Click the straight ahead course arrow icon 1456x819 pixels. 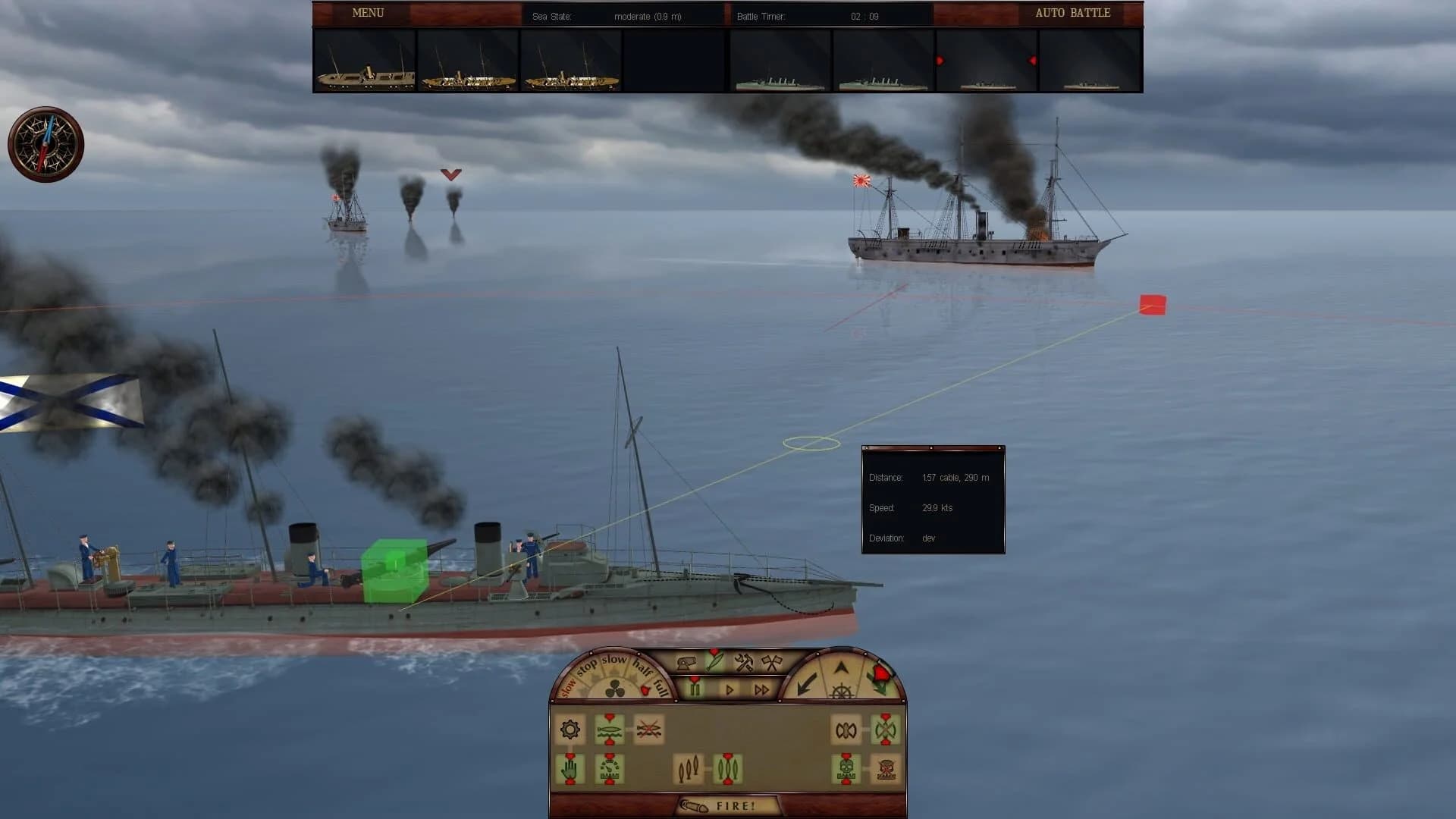click(x=842, y=667)
